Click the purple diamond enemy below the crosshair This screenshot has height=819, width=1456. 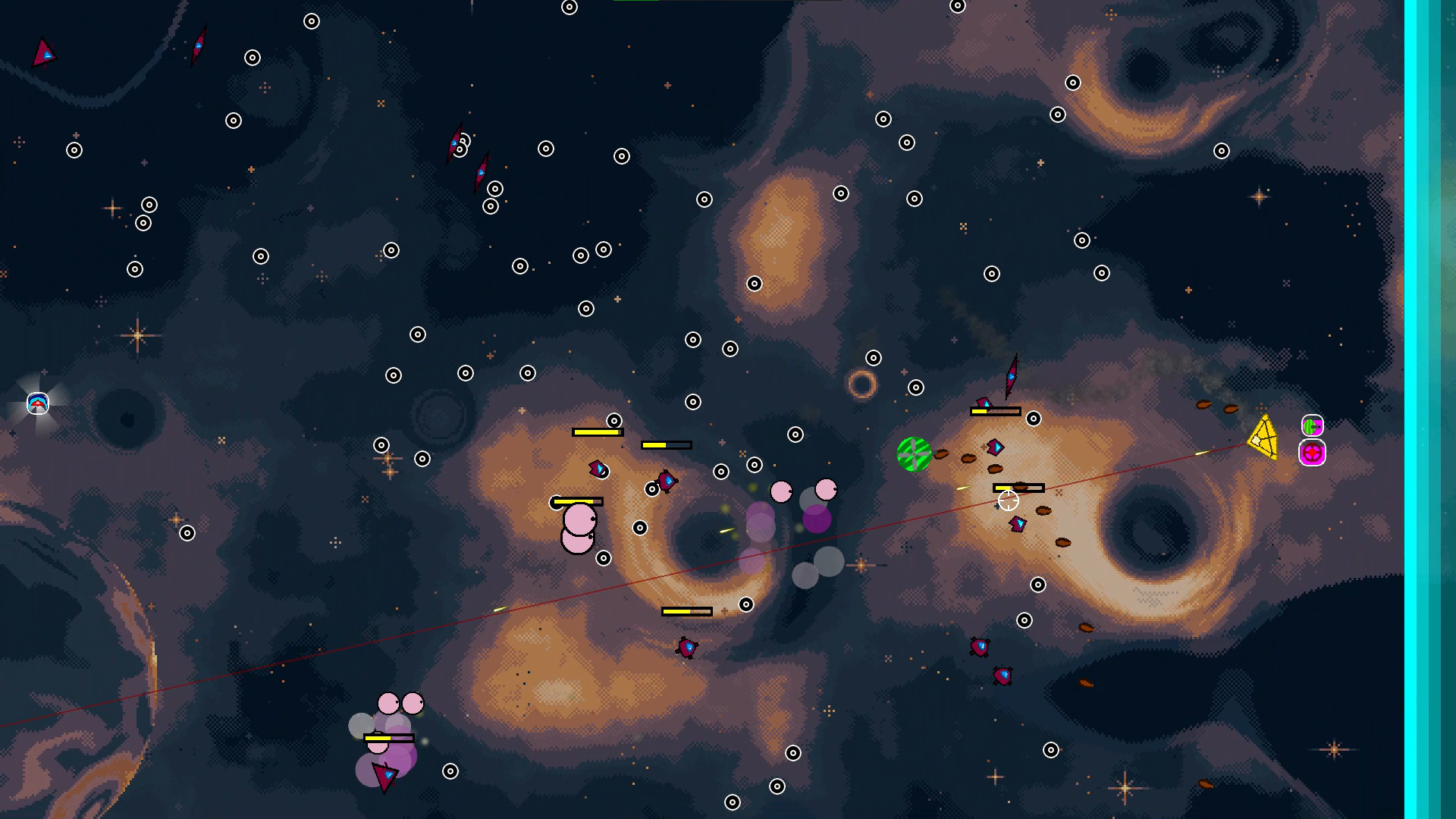pyautogui.click(x=1017, y=524)
